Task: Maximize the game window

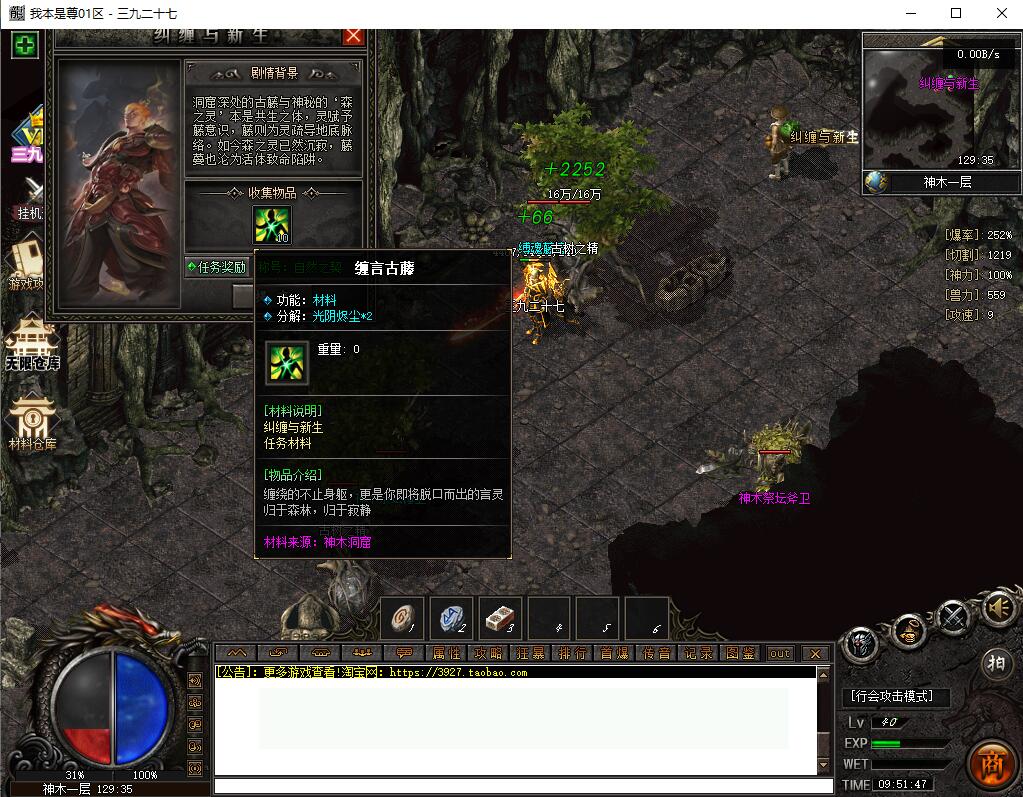Action: click(x=956, y=13)
